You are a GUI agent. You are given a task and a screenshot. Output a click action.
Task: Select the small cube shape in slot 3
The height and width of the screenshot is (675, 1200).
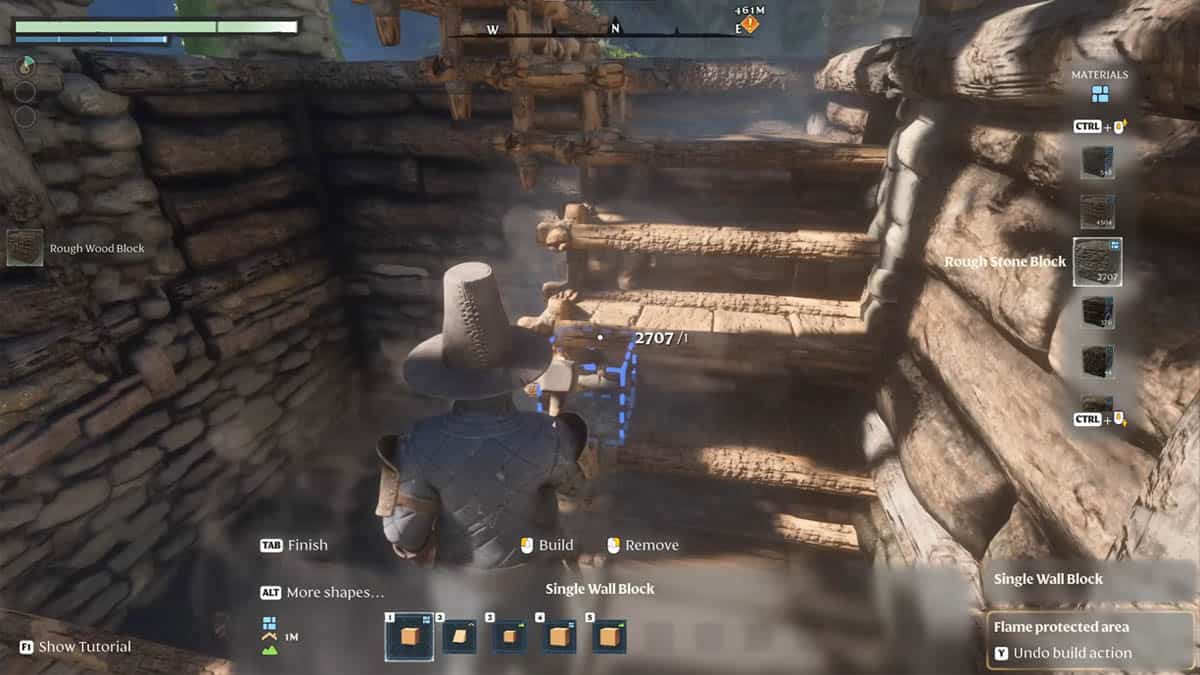(509, 636)
